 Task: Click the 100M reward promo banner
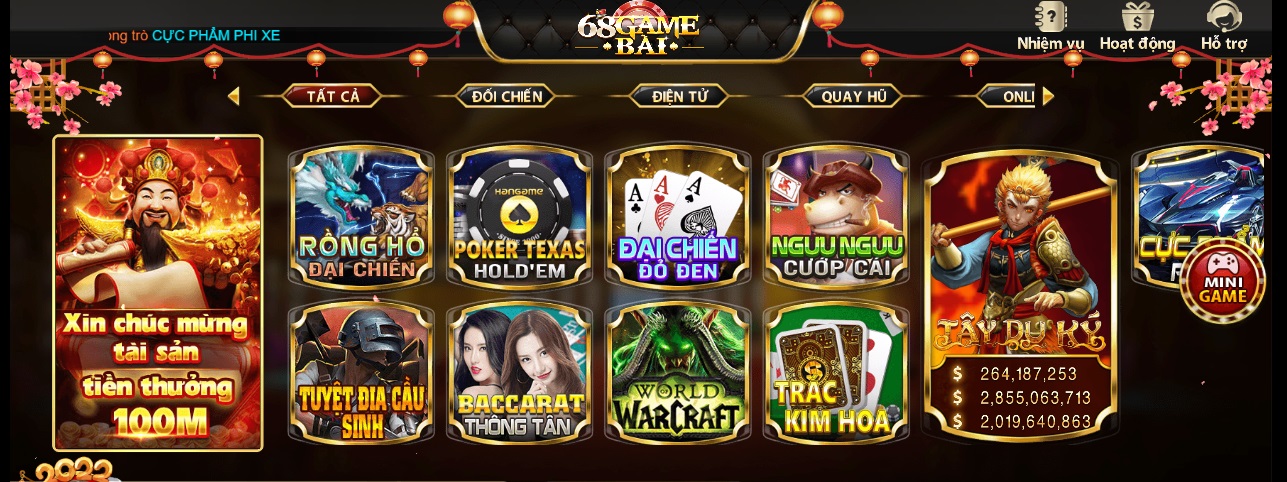pos(158,293)
